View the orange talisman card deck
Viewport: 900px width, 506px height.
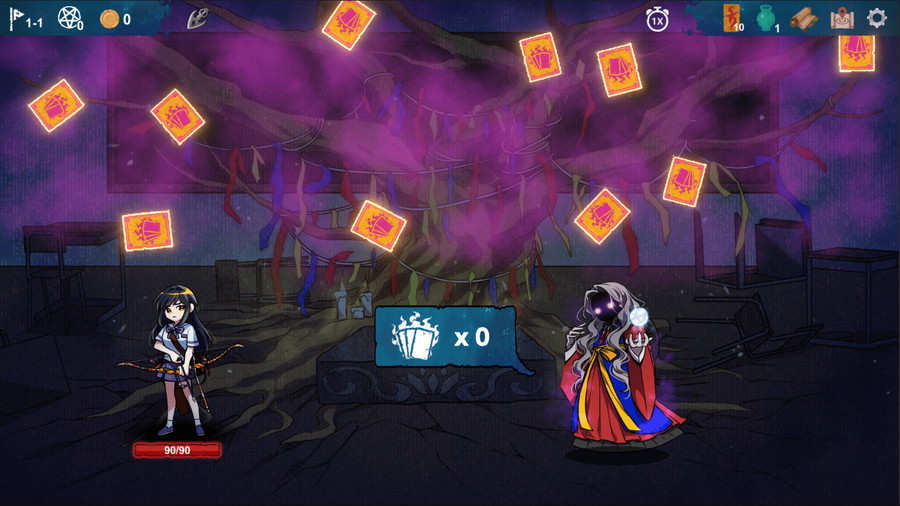pyautogui.click(x=733, y=18)
